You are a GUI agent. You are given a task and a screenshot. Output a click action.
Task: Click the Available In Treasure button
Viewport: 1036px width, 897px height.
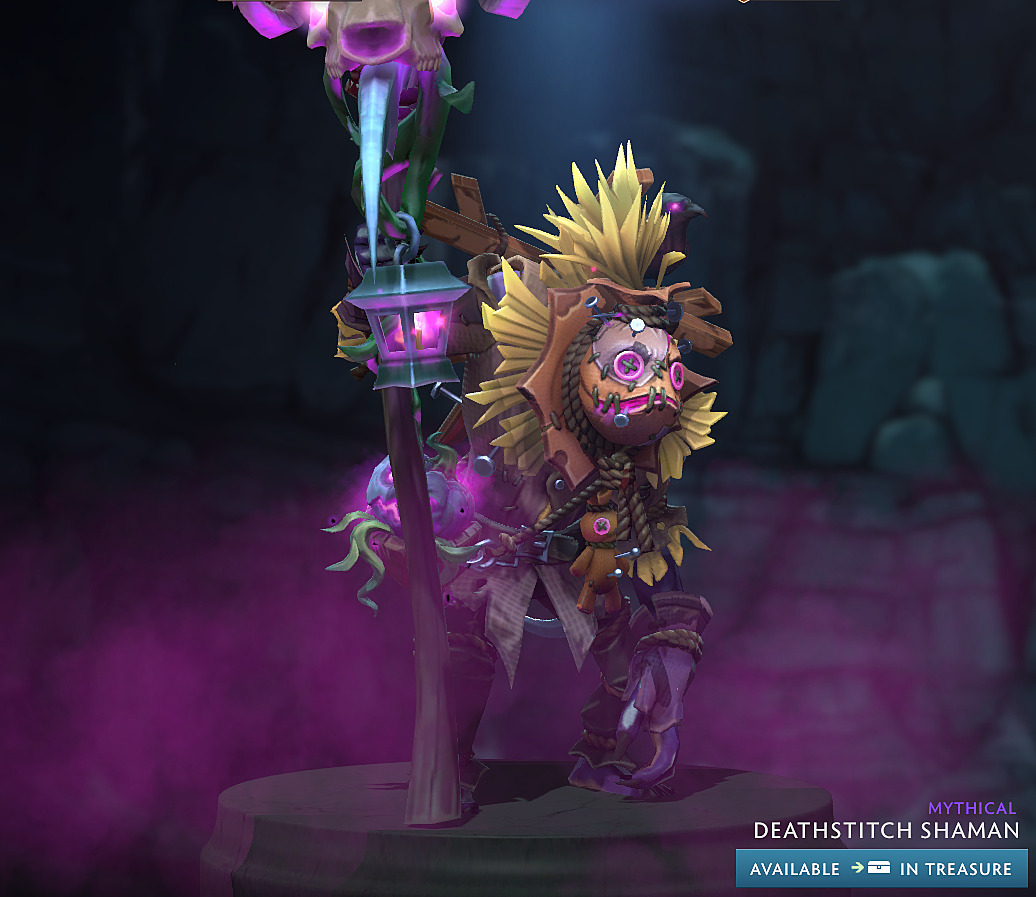click(881, 868)
